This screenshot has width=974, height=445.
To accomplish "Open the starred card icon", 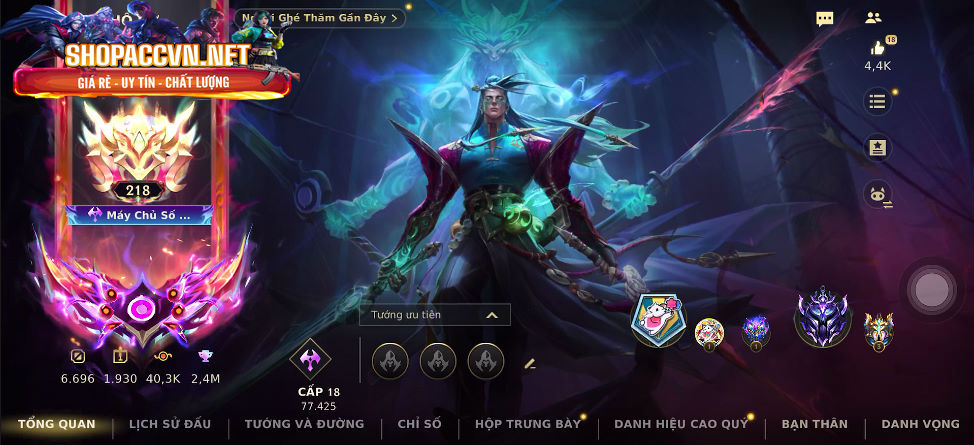I will coord(877,148).
